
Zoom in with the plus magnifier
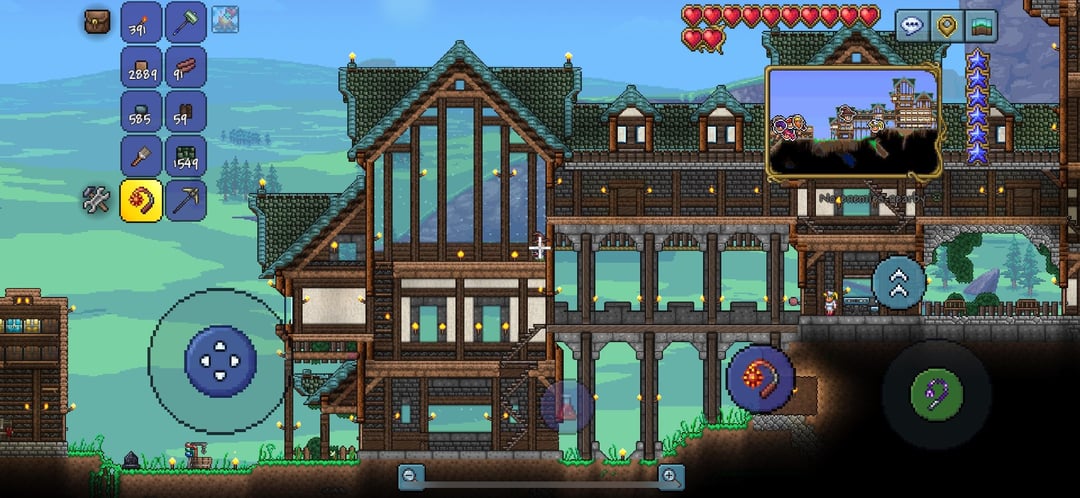tap(672, 476)
